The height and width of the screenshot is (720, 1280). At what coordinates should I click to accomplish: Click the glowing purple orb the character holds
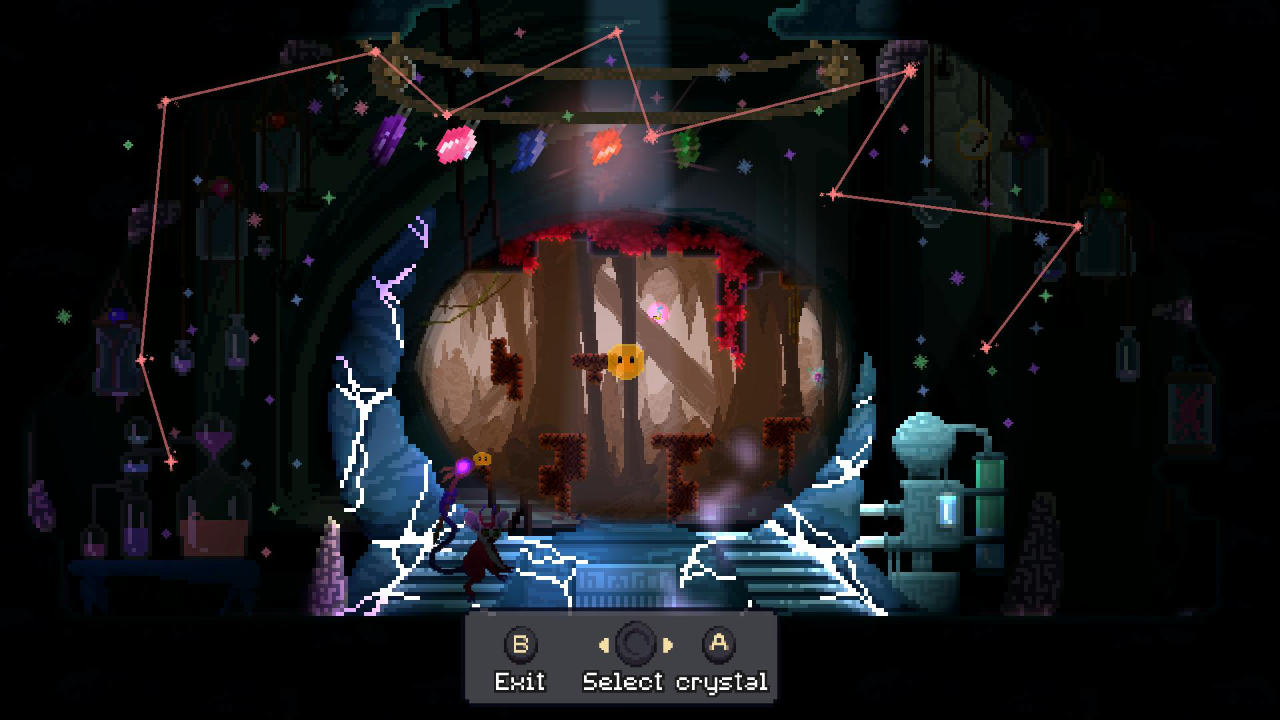(x=460, y=465)
